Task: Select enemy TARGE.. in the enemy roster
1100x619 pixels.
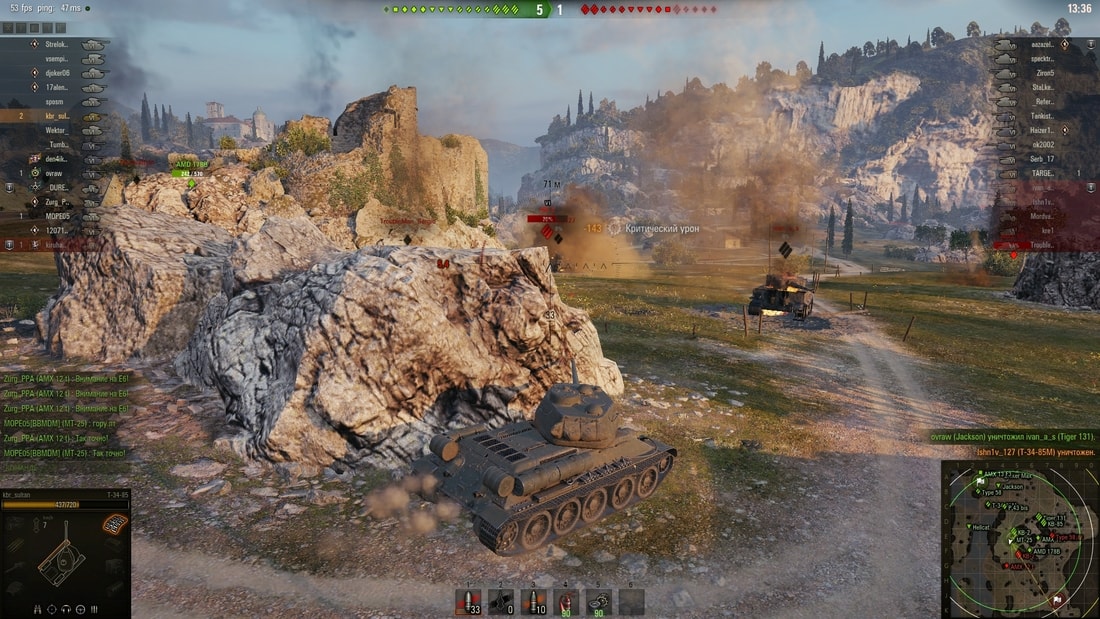Action: click(x=1043, y=173)
